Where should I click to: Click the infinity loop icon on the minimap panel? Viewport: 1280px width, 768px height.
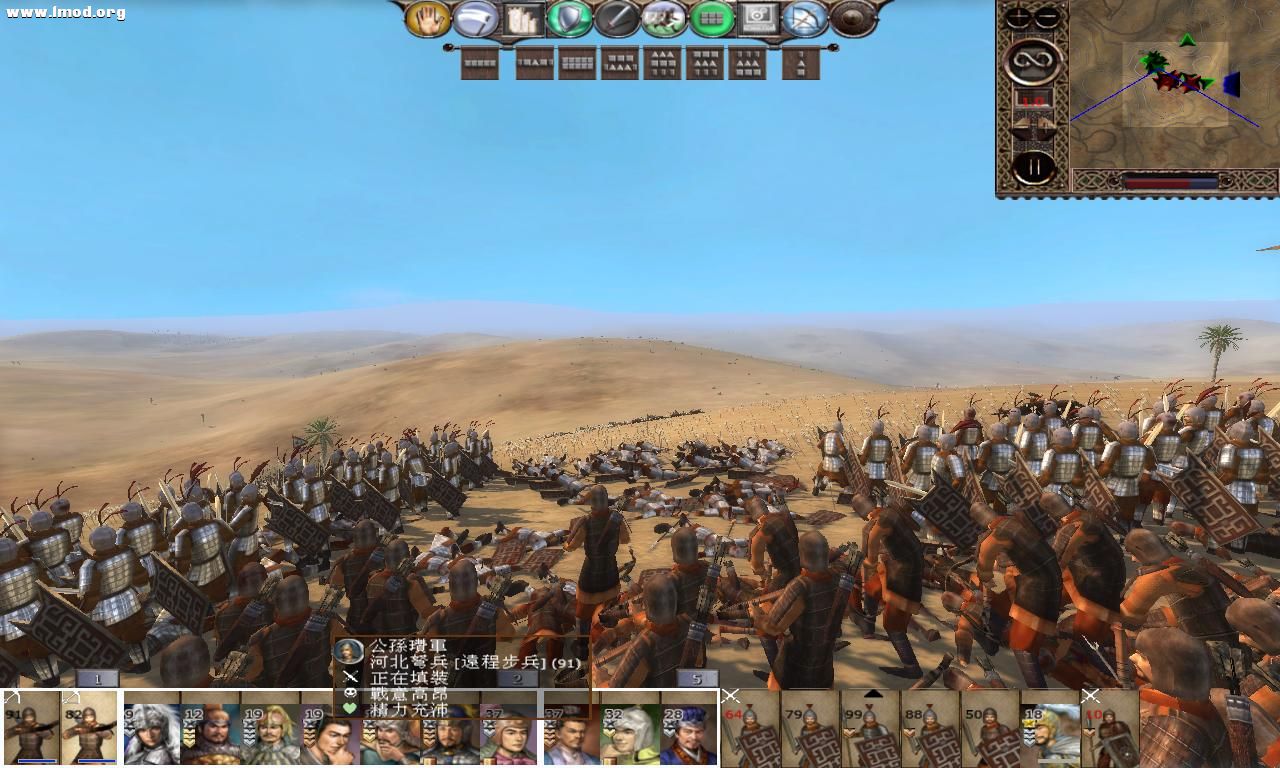(x=1034, y=60)
